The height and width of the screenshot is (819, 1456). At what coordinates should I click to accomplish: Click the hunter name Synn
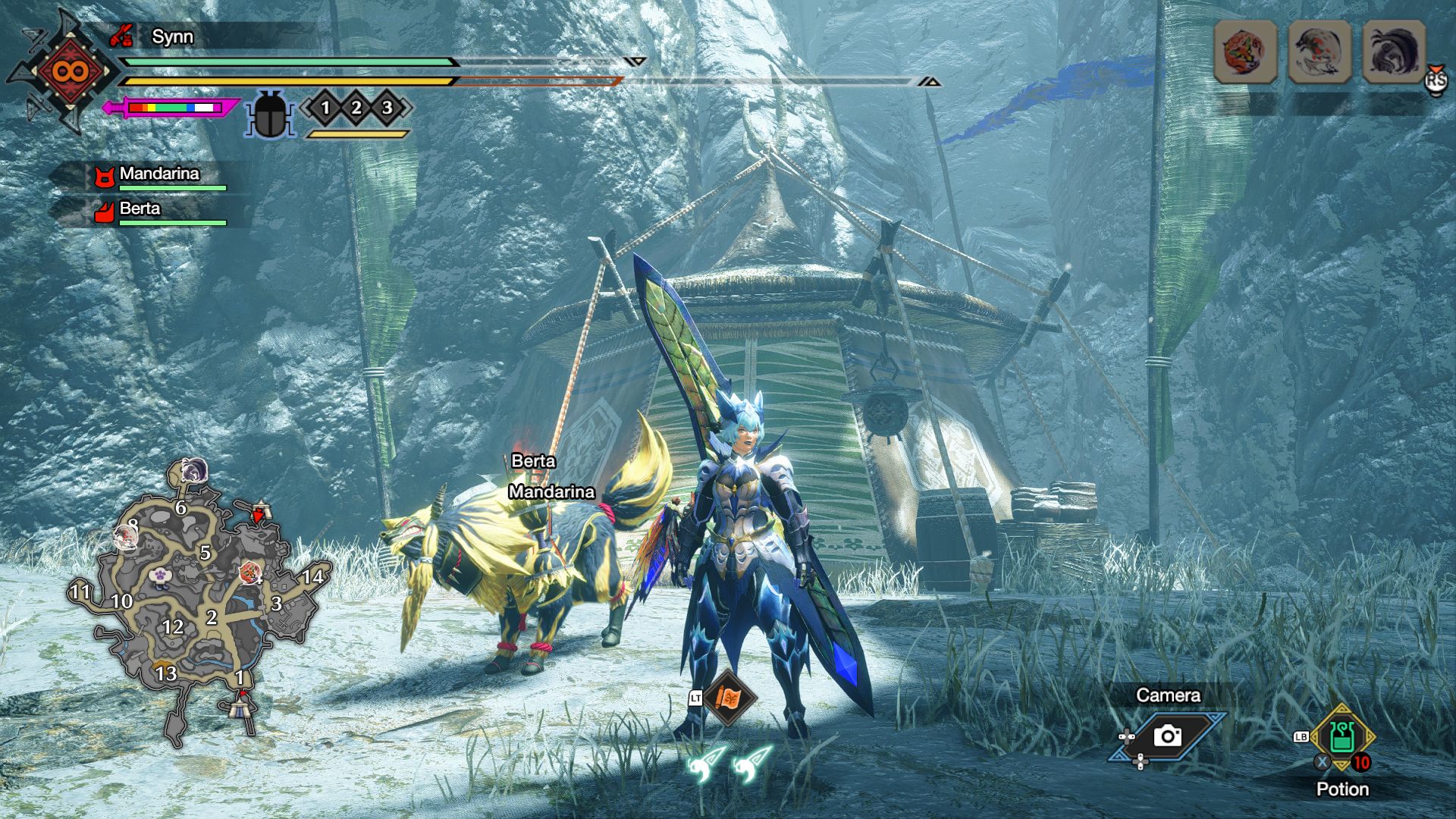(172, 36)
